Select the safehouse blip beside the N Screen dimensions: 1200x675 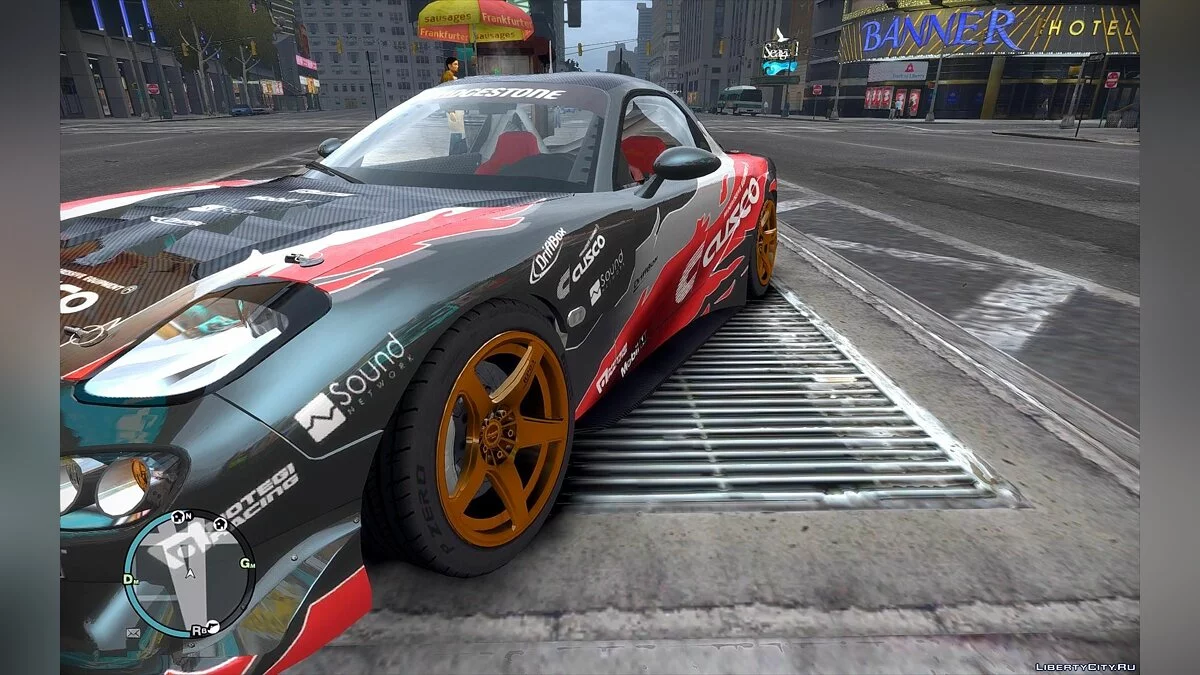(x=176, y=517)
